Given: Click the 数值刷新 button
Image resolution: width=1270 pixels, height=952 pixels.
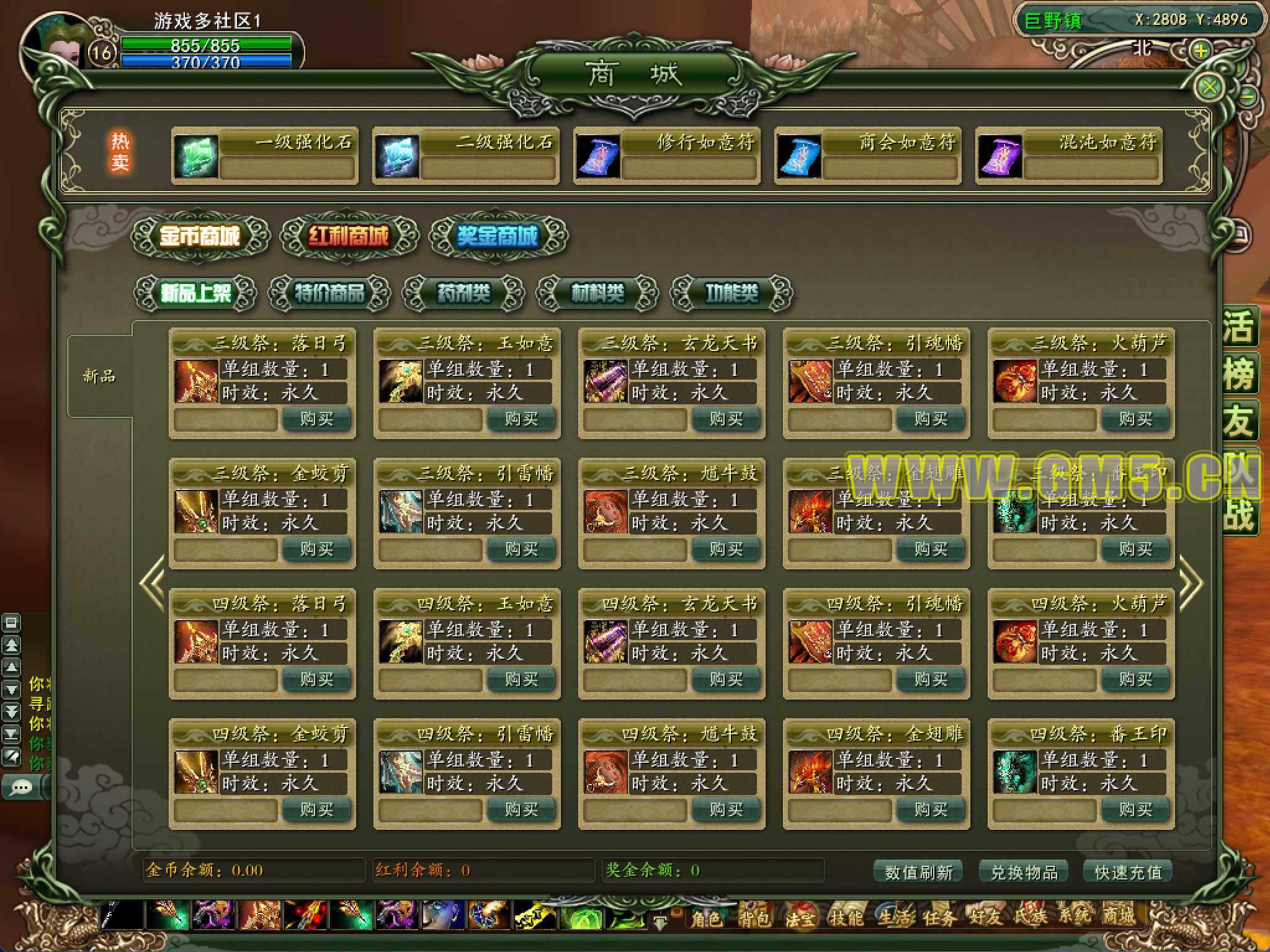Looking at the screenshot, I should [918, 872].
